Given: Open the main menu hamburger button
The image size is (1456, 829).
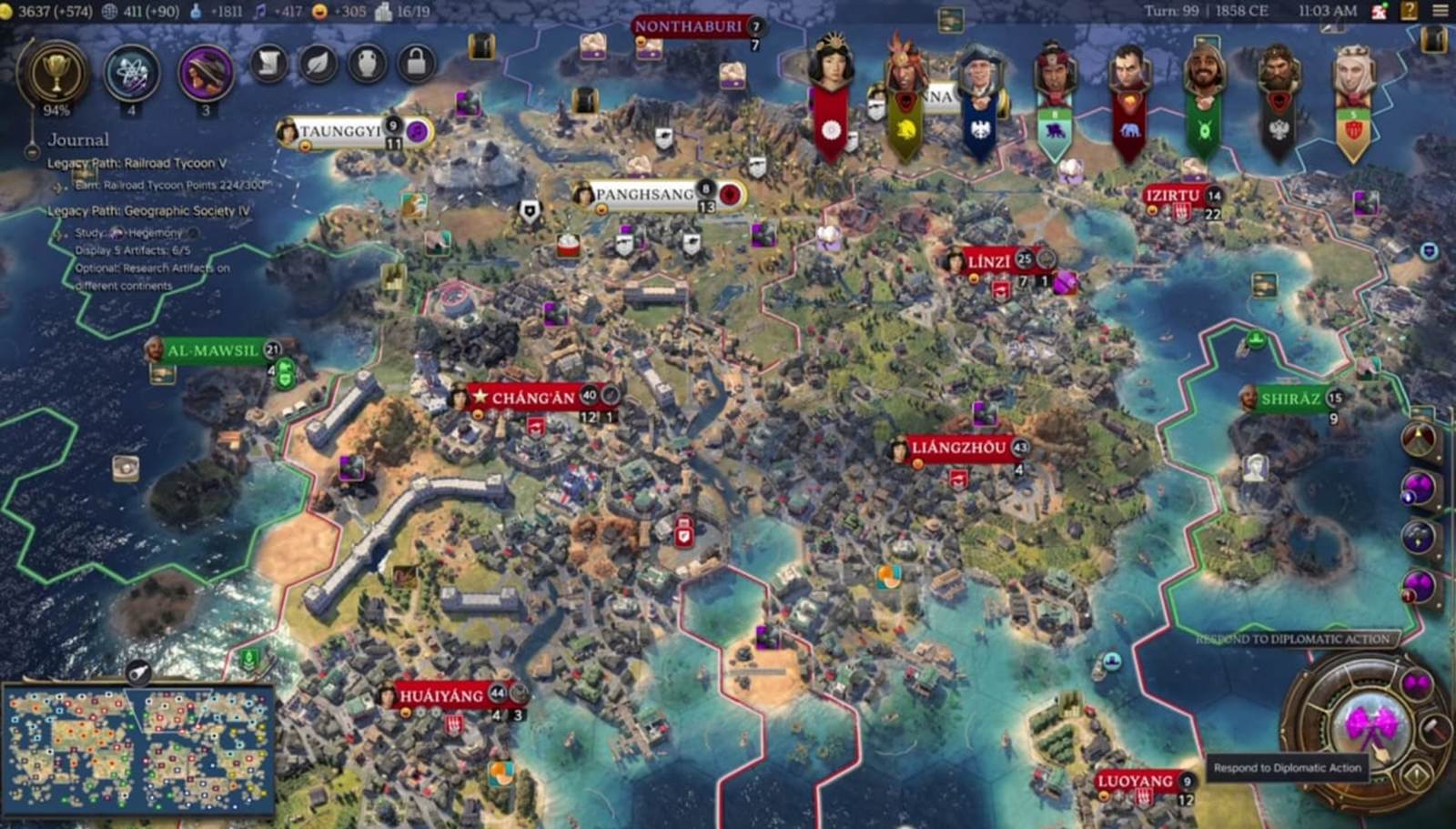Looking at the screenshot, I should [x=1440, y=11].
